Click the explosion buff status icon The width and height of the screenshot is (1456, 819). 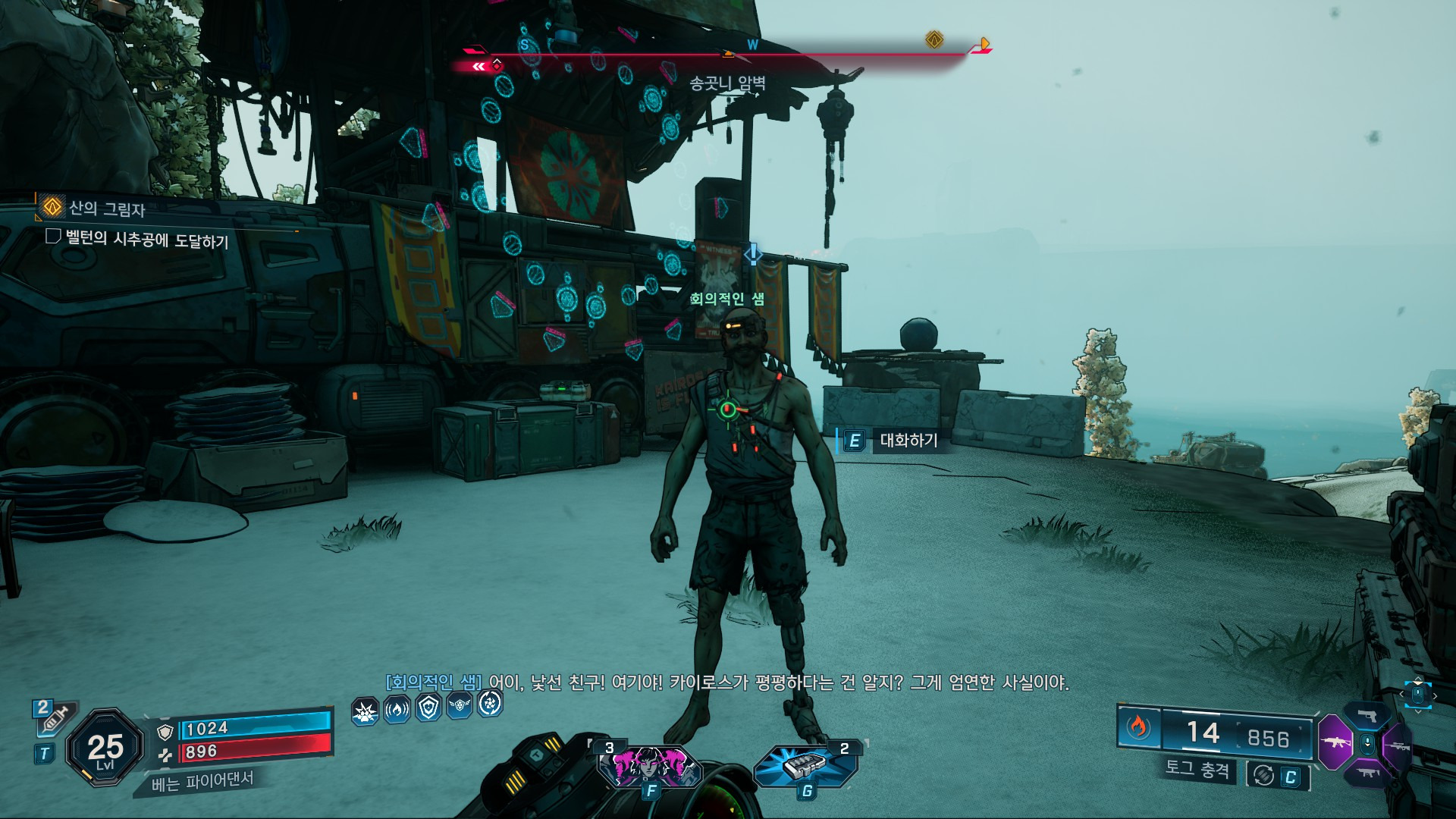[366, 711]
